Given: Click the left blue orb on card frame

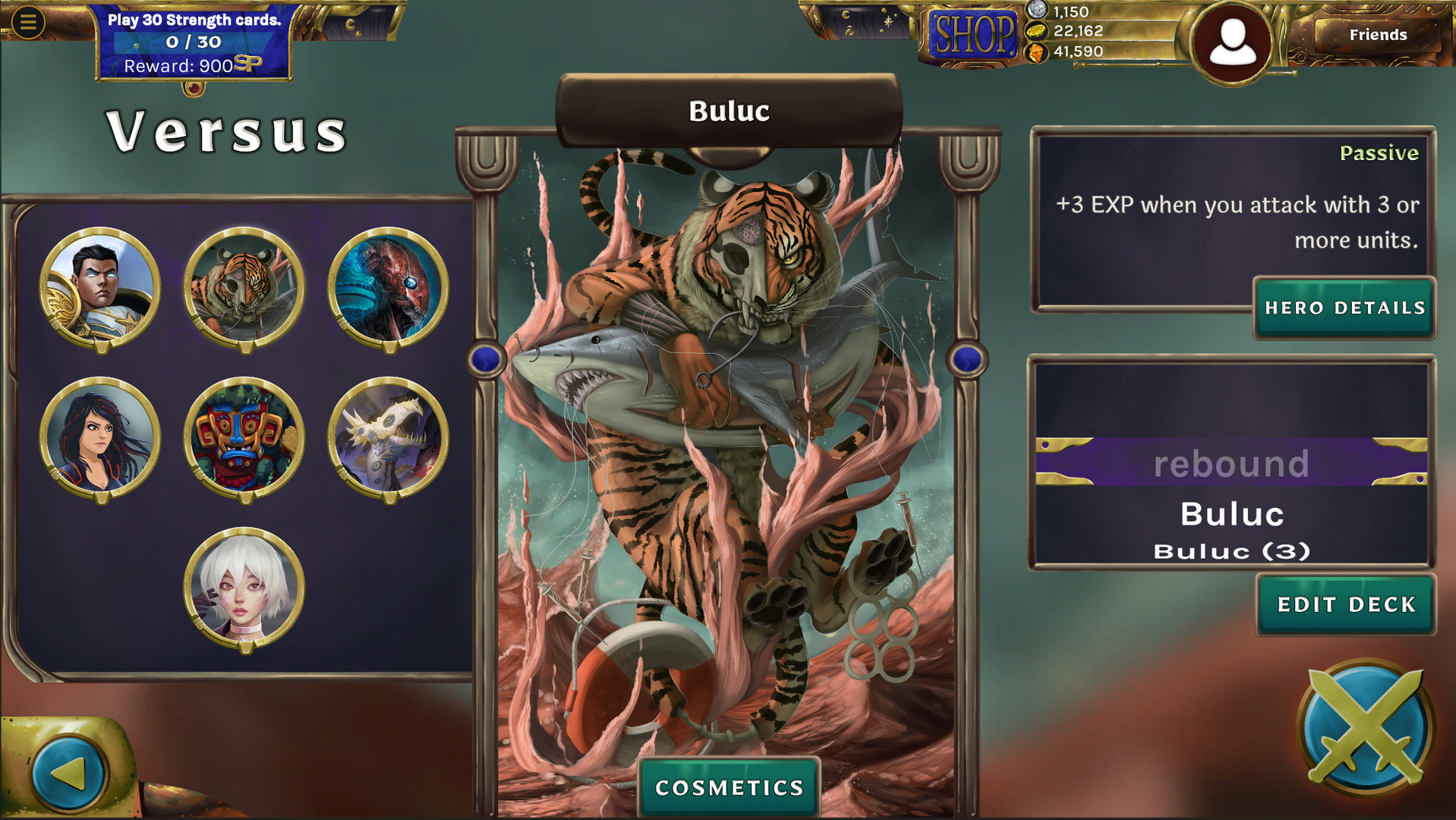Looking at the screenshot, I should [x=481, y=358].
